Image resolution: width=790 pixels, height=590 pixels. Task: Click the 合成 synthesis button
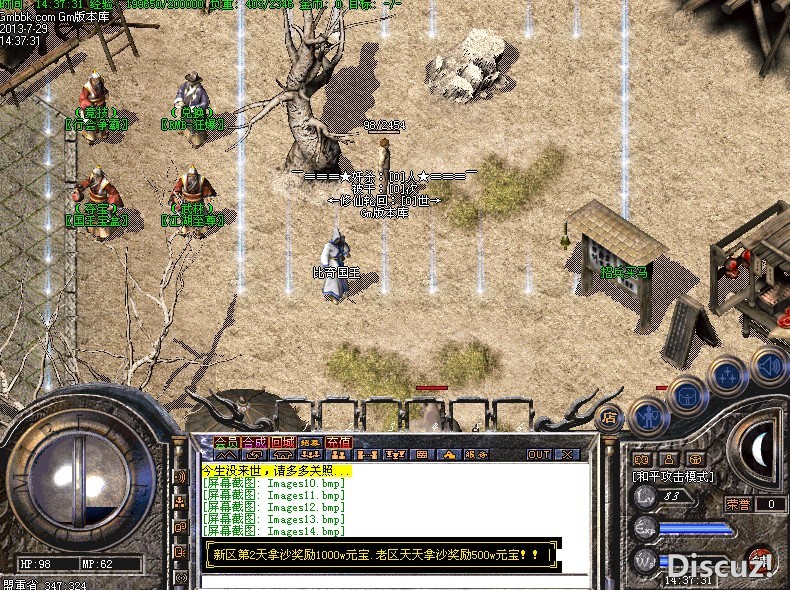254,442
